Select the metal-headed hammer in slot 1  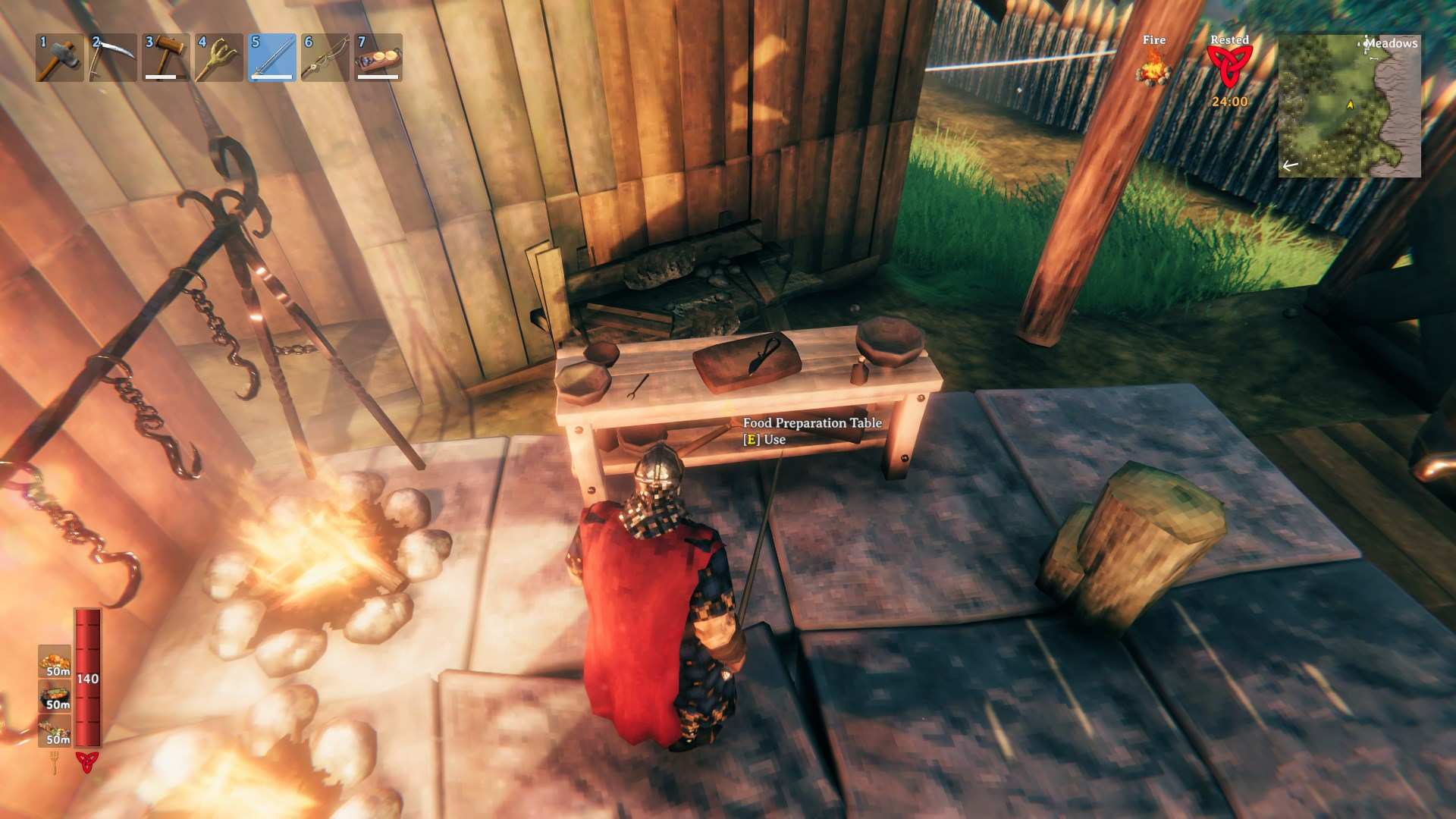pos(59,58)
